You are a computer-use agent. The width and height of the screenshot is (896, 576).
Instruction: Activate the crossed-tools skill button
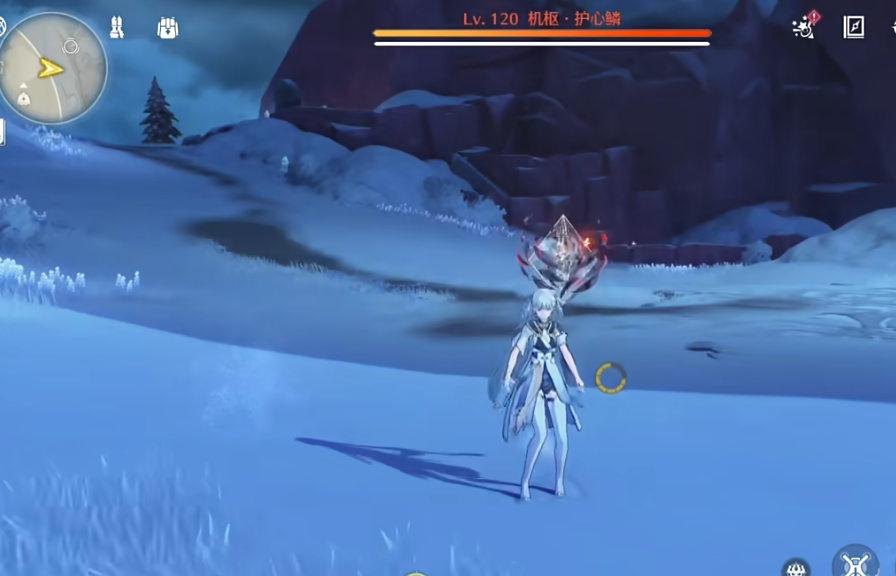[855, 564]
